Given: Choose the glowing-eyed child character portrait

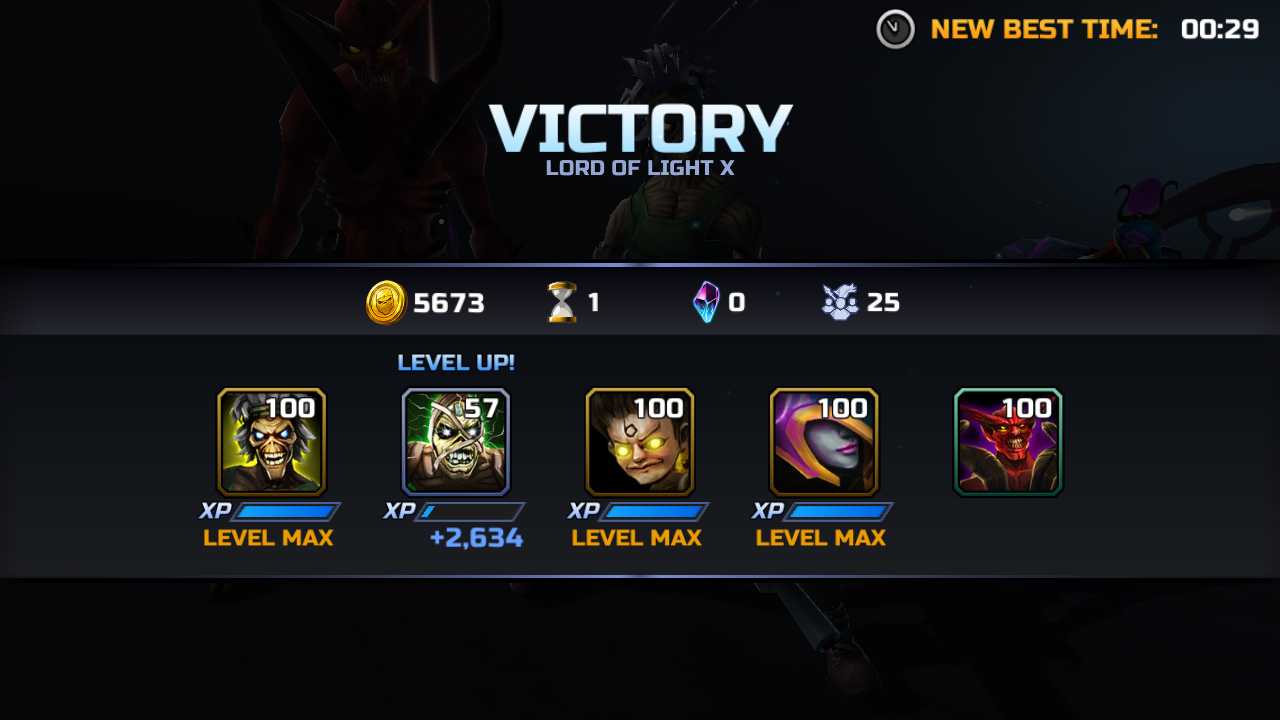Looking at the screenshot, I should click(639, 442).
